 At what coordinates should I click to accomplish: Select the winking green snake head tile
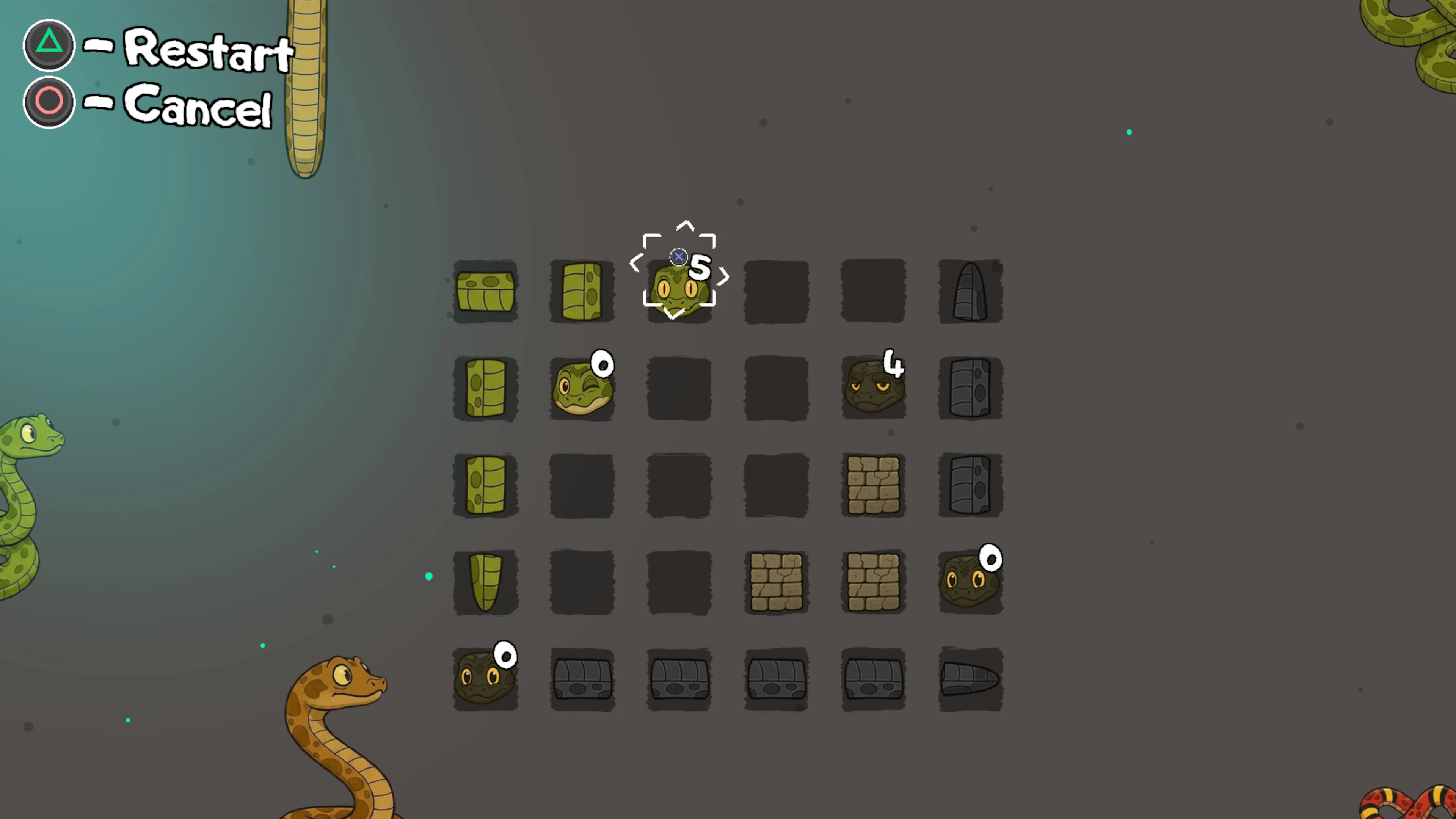click(x=582, y=387)
